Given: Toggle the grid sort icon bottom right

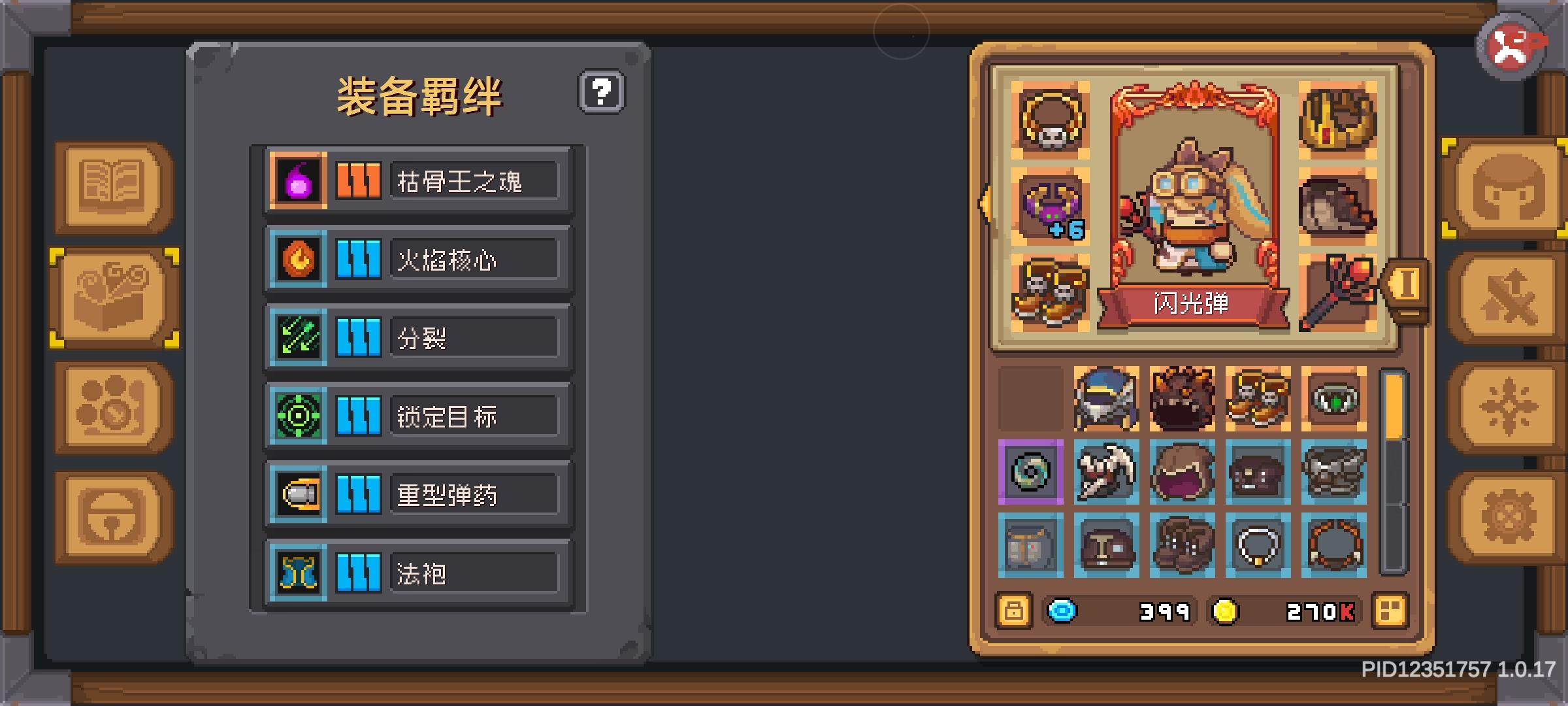Looking at the screenshot, I should (x=1391, y=611).
